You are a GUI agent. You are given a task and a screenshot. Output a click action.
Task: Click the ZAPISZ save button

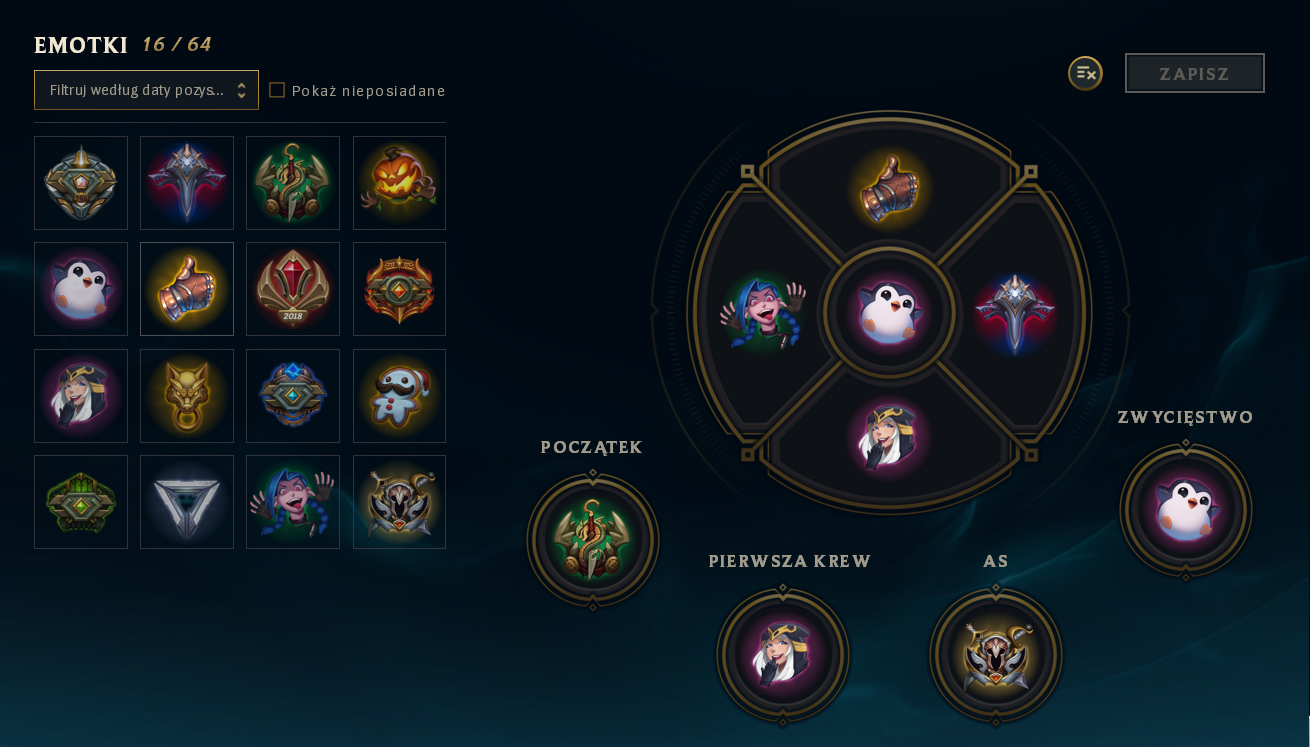[x=1194, y=73]
